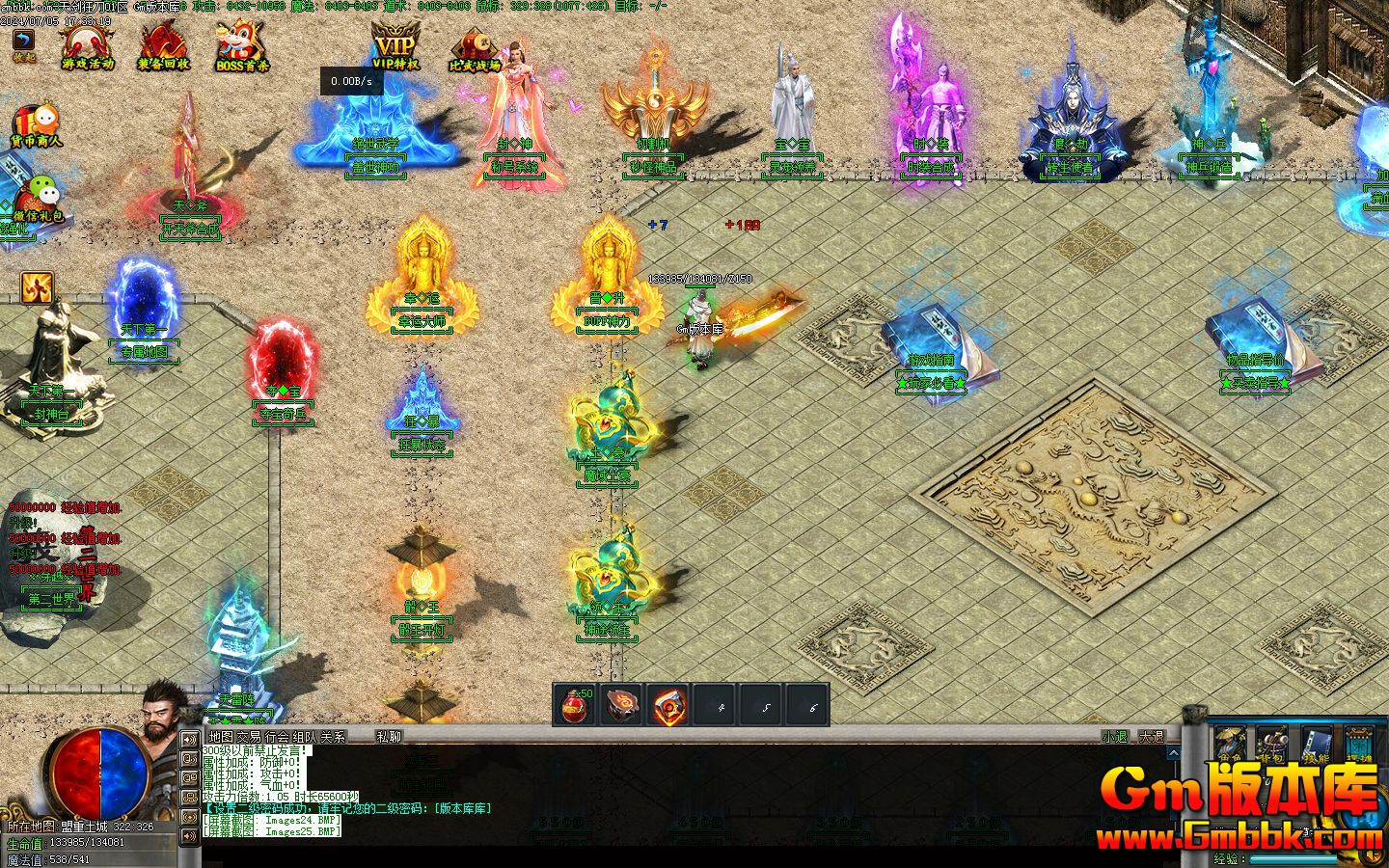Click the 小退 logout button
Image resolution: width=1389 pixels, height=868 pixels.
click(x=1114, y=737)
